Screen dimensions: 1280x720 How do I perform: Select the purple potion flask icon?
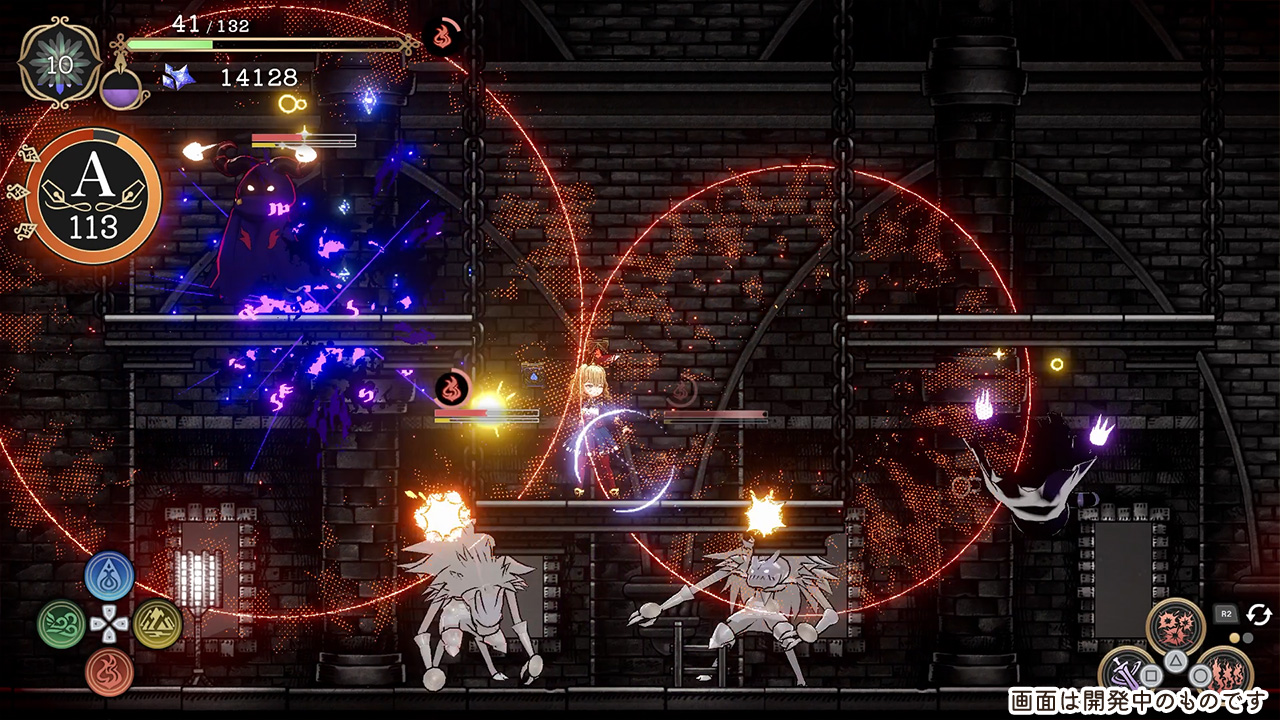124,88
